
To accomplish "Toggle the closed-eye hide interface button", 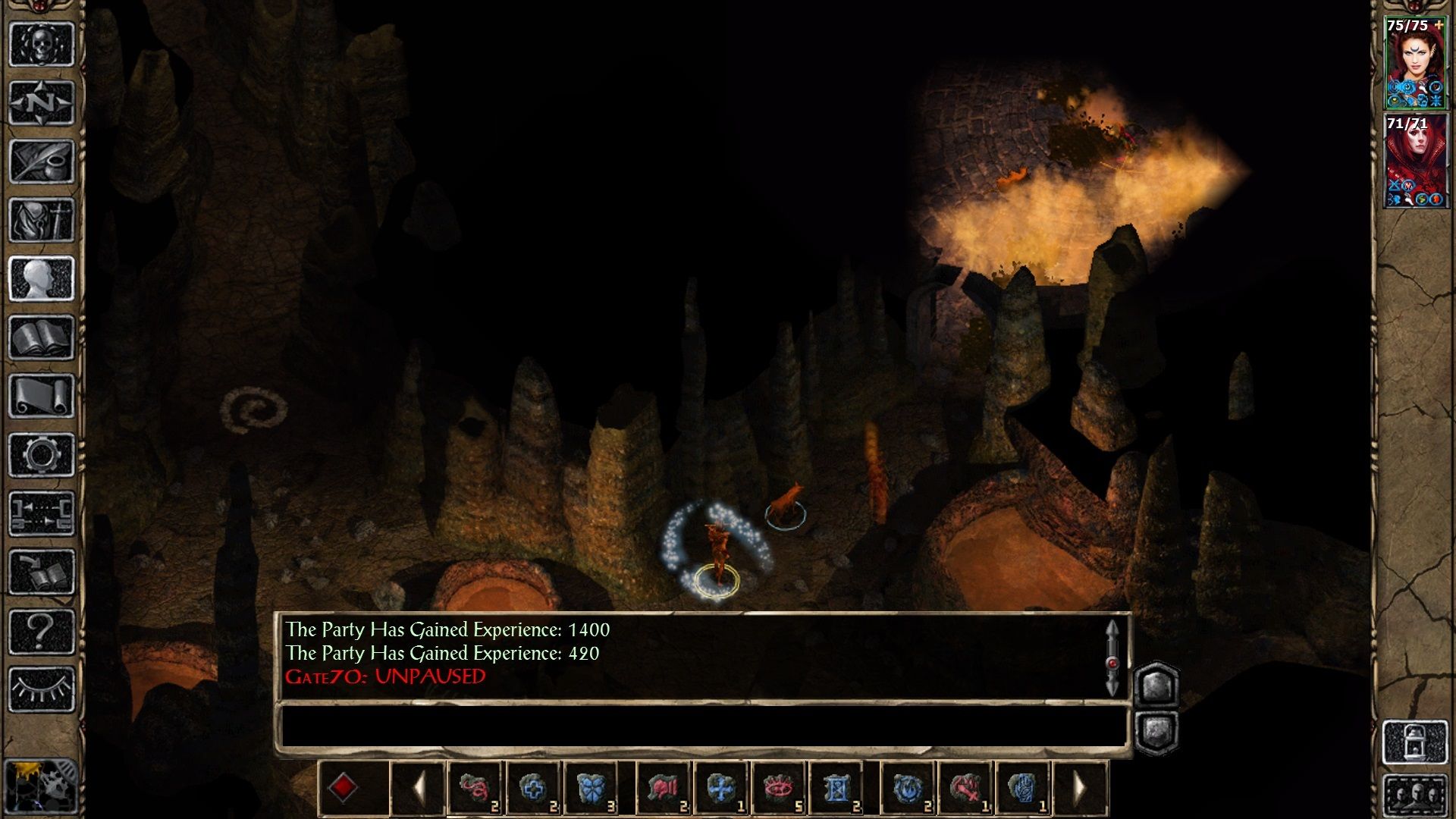I will click(42, 689).
